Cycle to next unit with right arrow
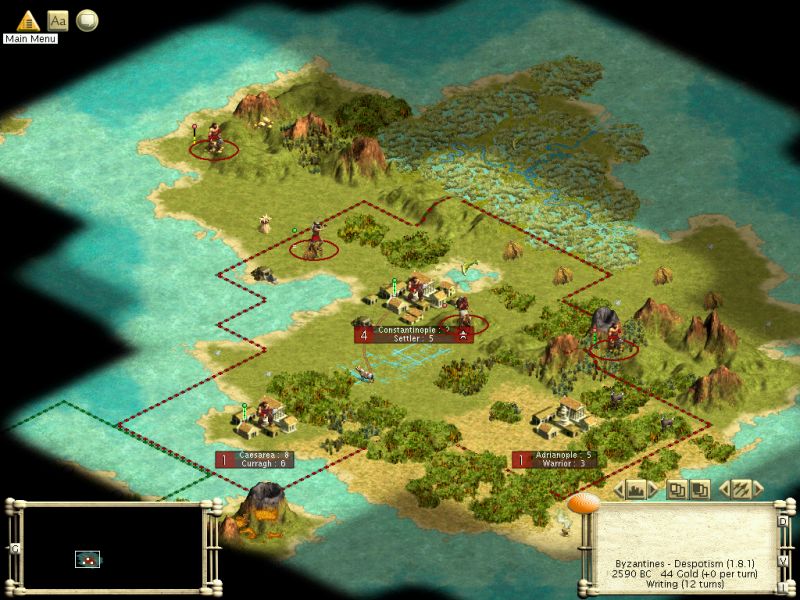The width and height of the screenshot is (800, 600). pos(758,489)
